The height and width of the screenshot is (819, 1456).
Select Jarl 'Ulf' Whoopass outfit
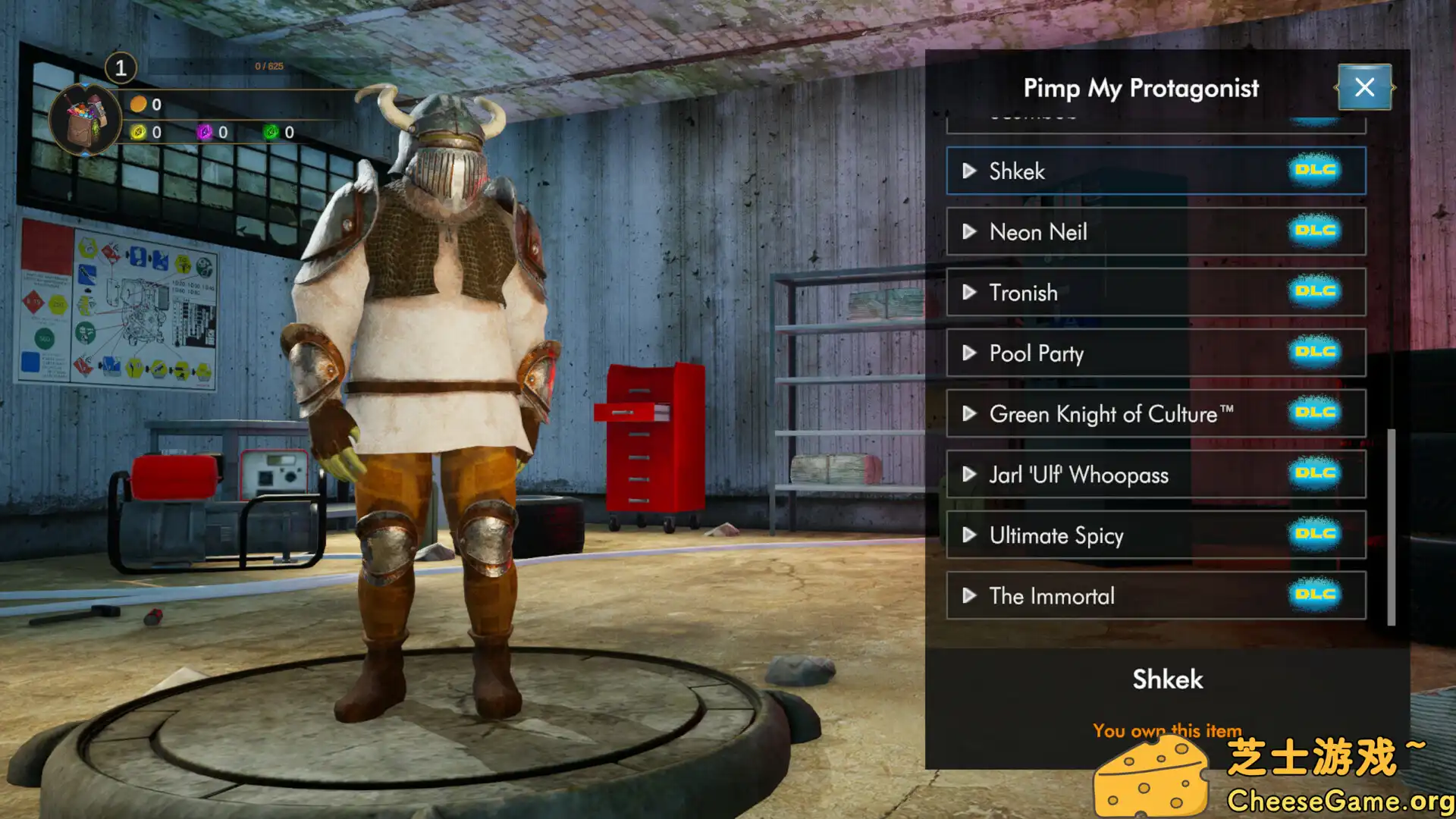coord(1155,475)
